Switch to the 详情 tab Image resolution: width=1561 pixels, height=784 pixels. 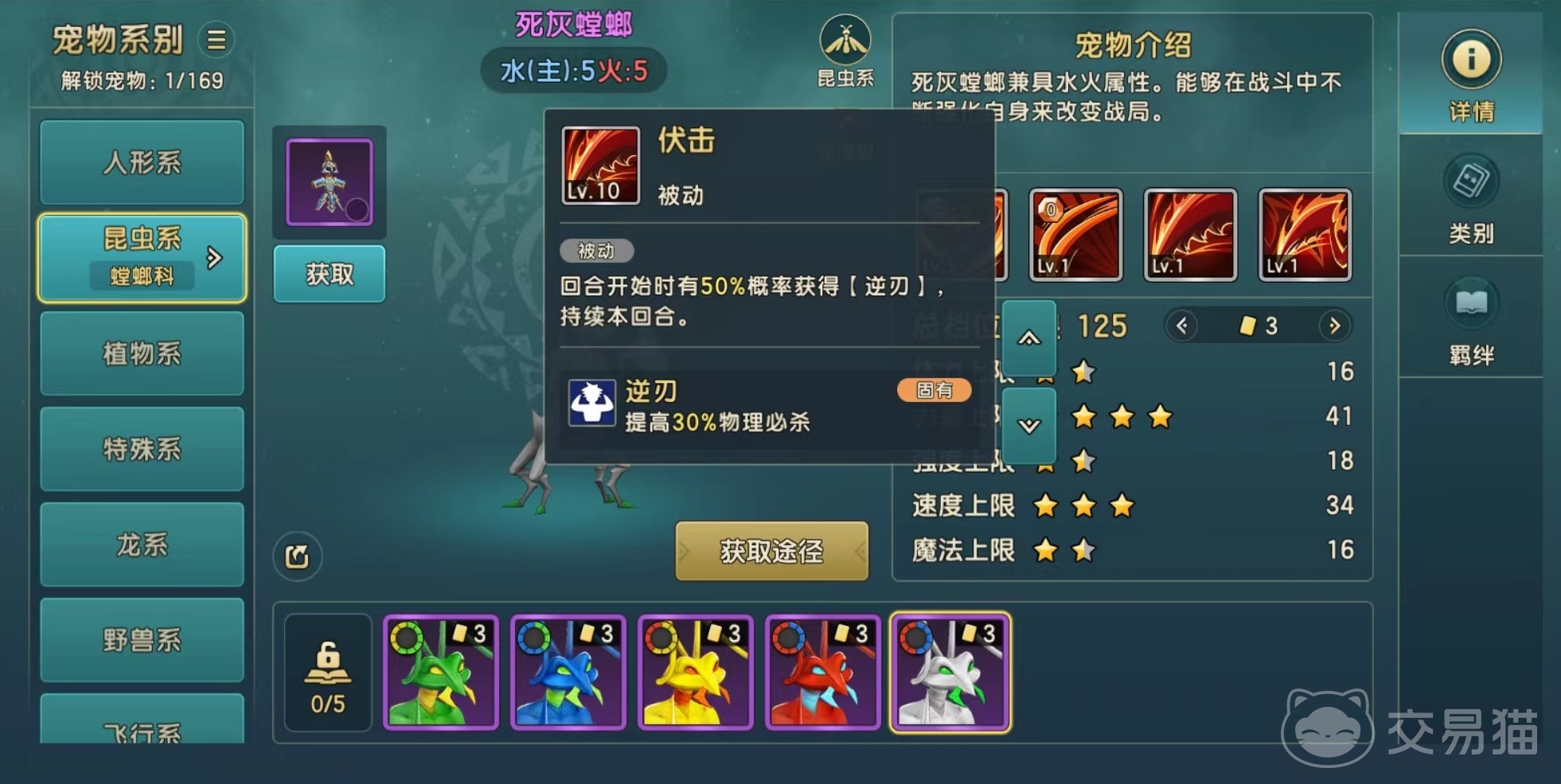tap(1471, 76)
